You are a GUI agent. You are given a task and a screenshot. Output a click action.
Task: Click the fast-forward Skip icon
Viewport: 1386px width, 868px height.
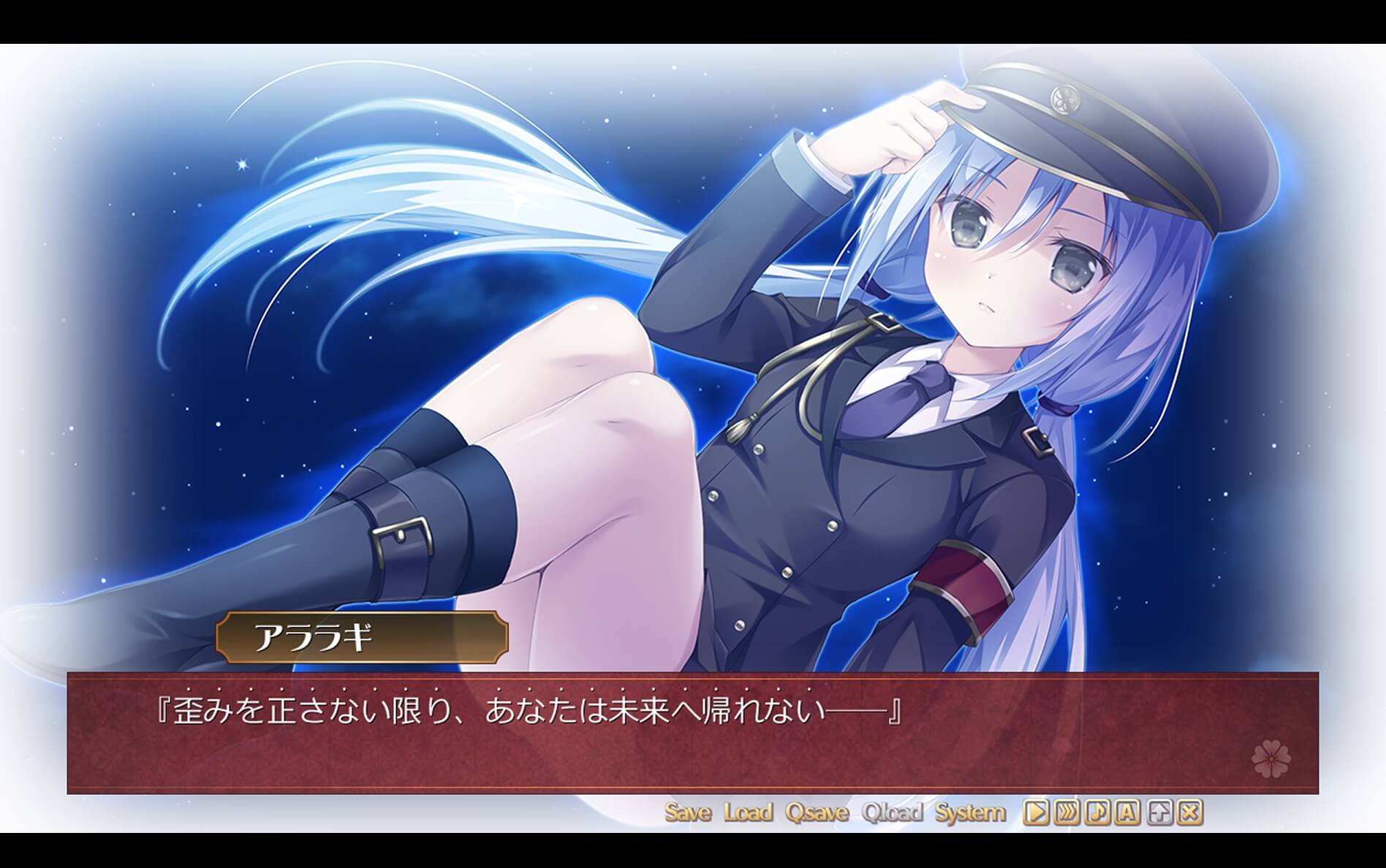1067,811
